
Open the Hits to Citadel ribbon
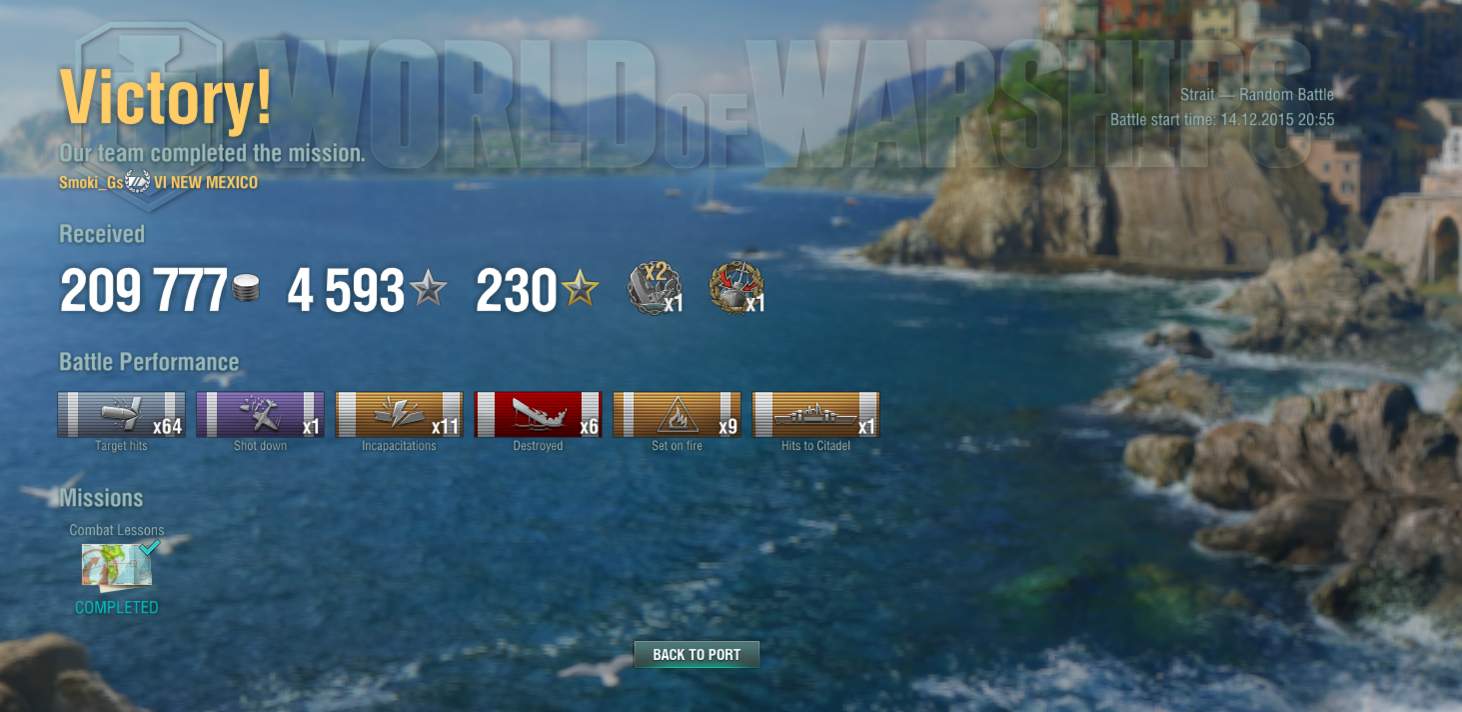(815, 414)
